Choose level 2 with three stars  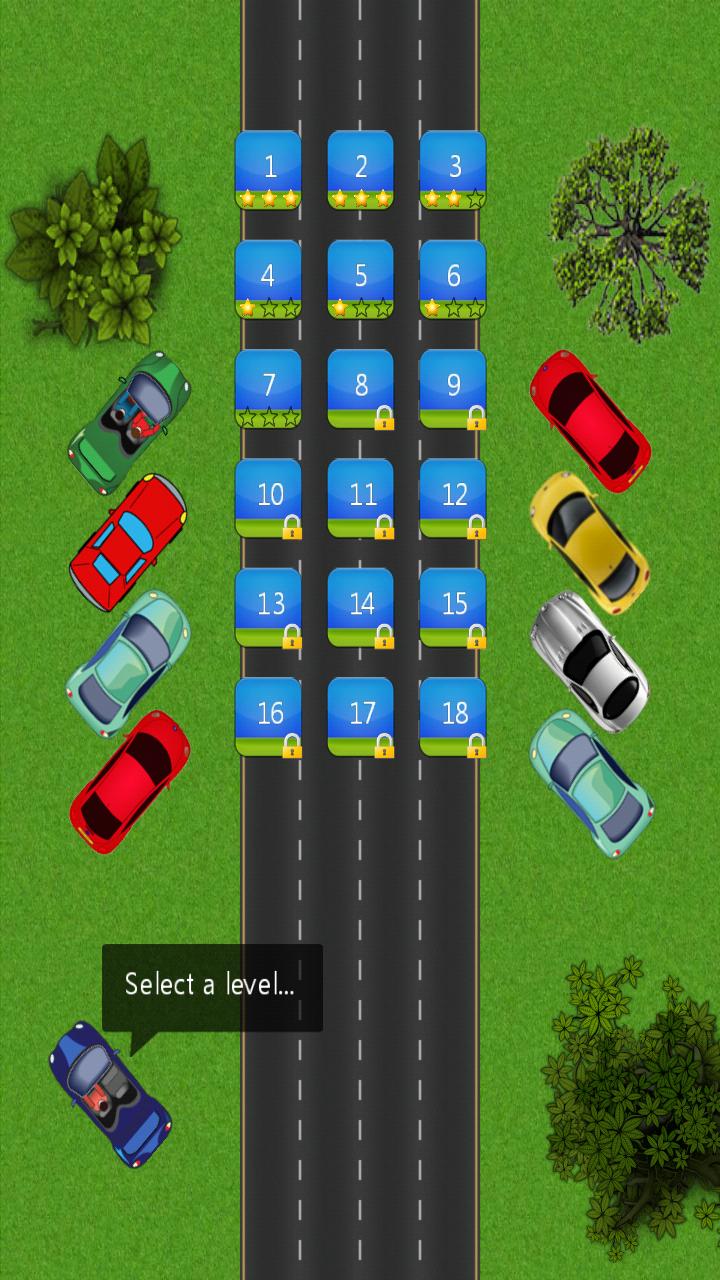(x=361, y=170)
